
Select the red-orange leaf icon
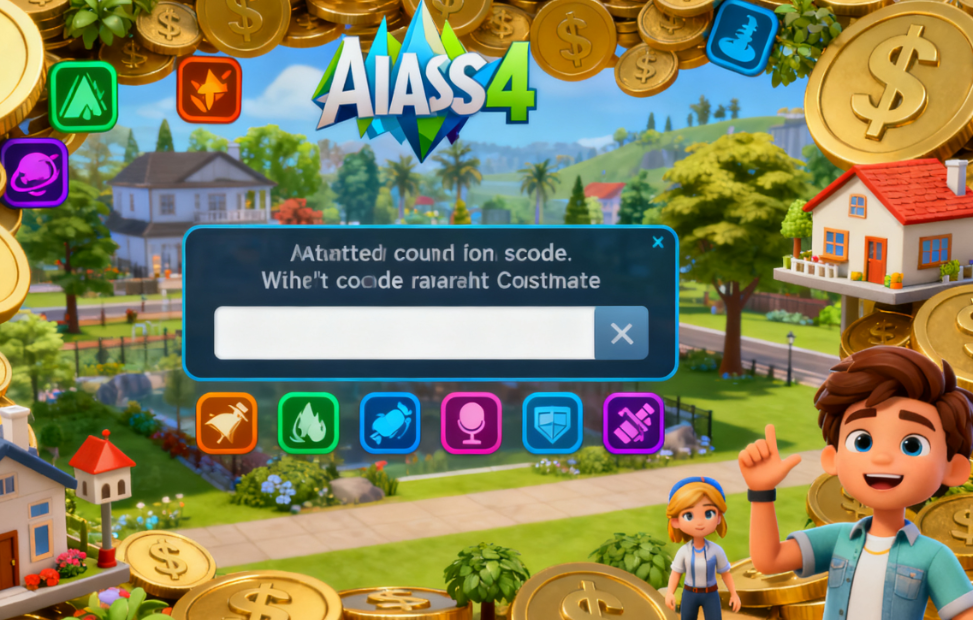pyautogui.click(x=209, y=89)
